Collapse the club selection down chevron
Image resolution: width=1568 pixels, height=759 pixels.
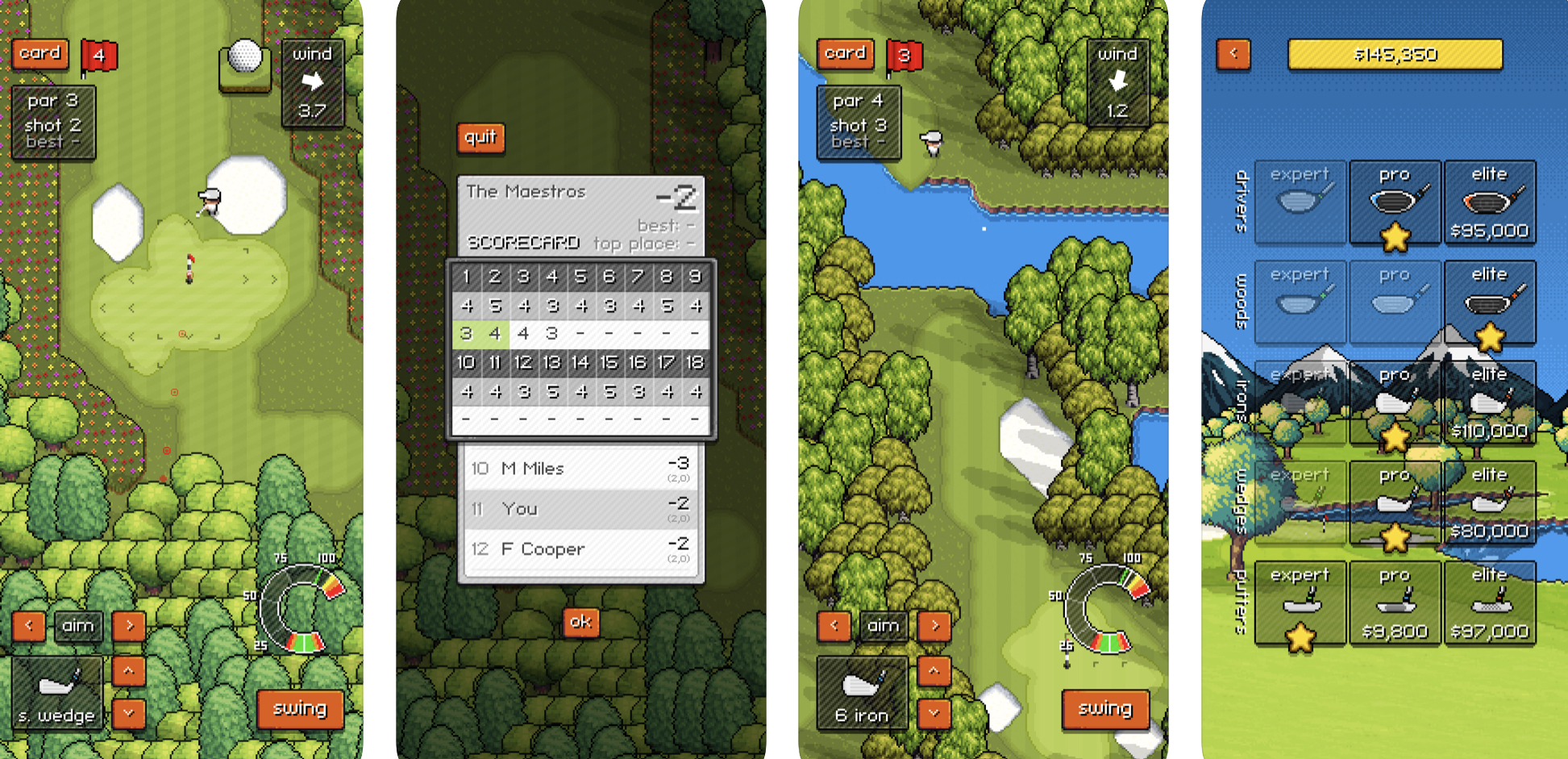(x=127, y=715)
